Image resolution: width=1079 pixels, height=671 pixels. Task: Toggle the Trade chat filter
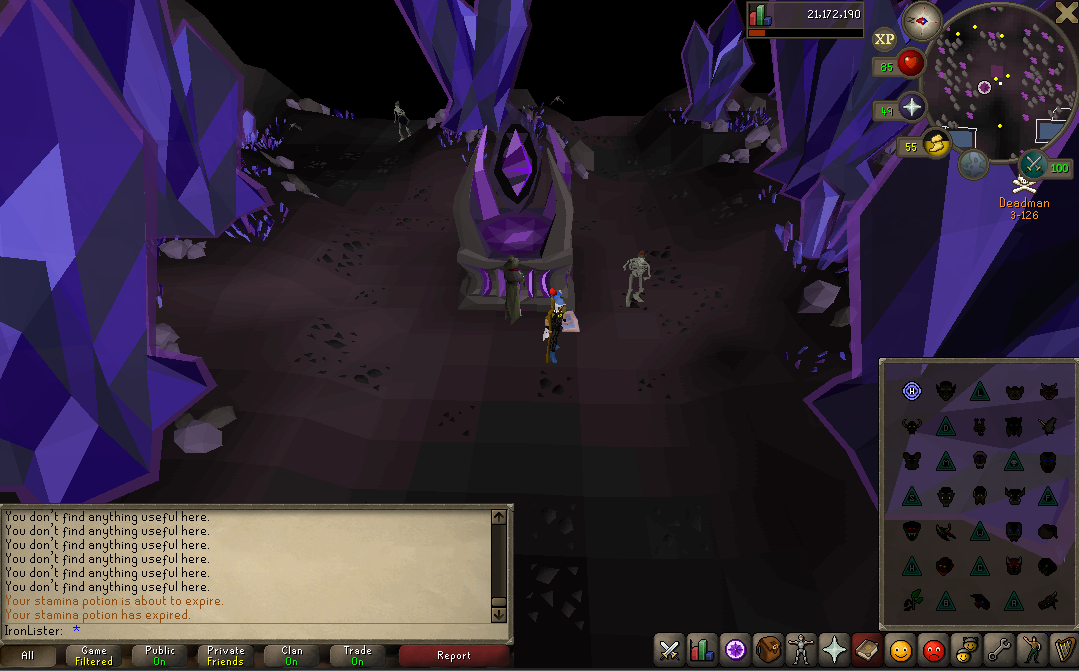pyautogui.click(x=357, y=656)
